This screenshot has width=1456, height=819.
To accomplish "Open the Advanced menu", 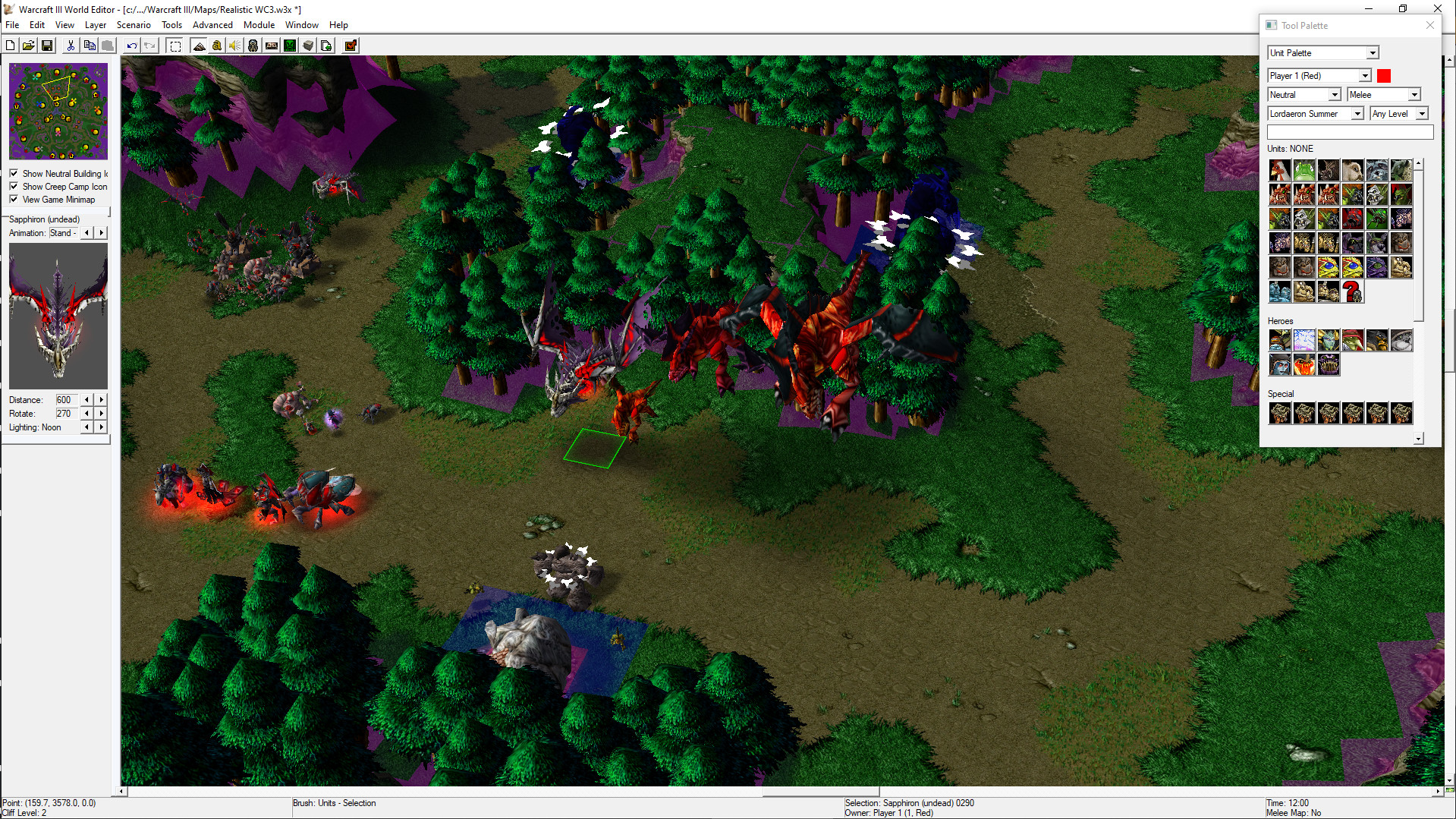I will click(x=212, y=24).
